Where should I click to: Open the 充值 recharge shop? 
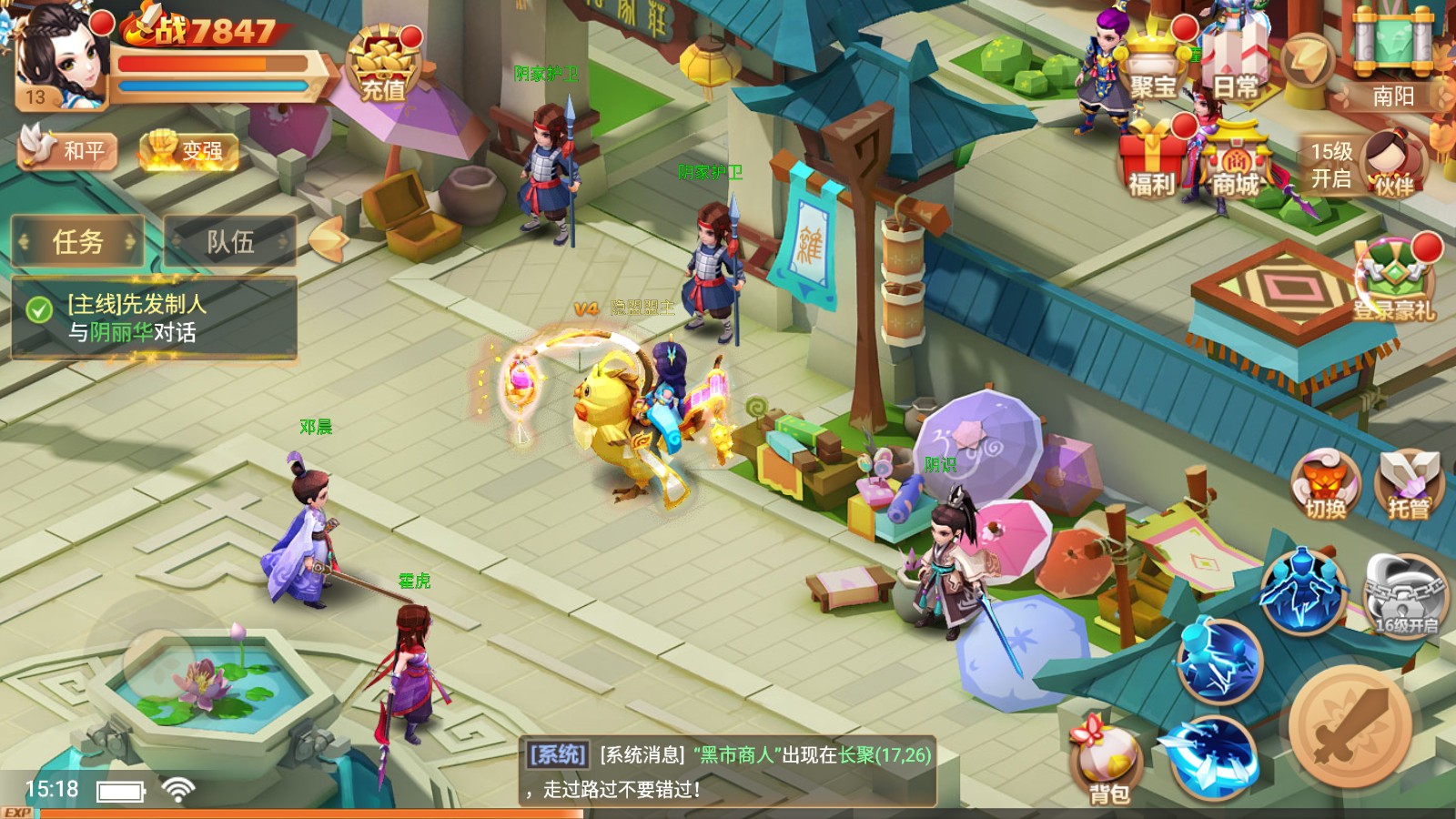[x=383, y=66]
